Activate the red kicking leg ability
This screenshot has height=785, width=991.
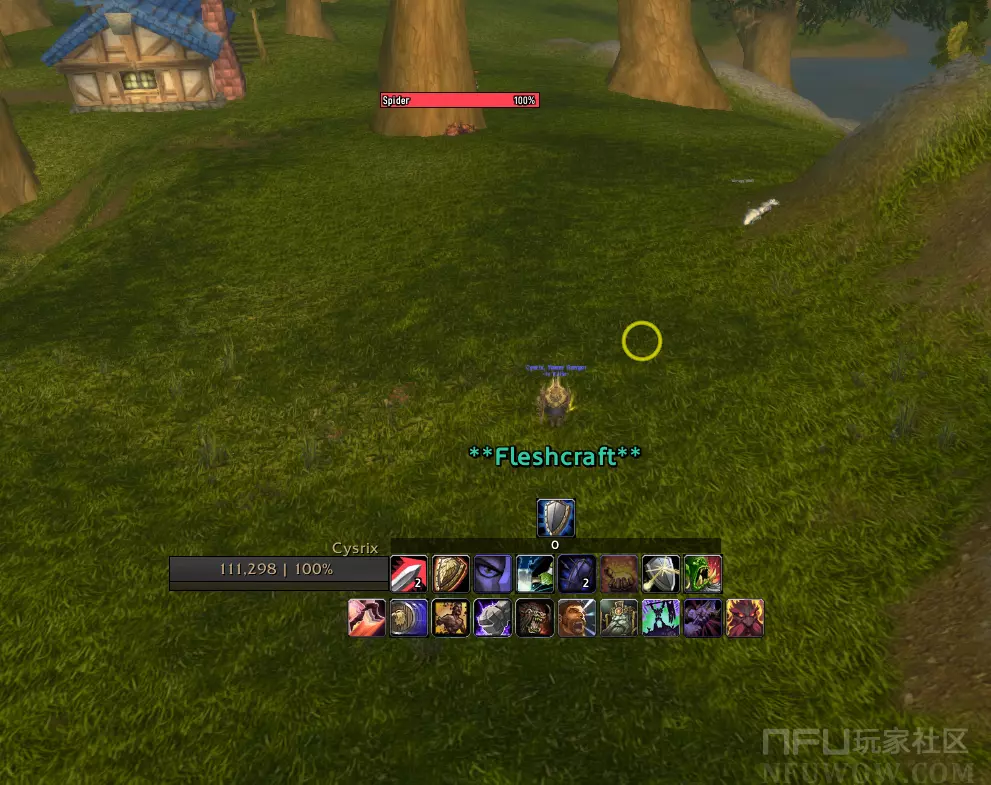pos(367,618)
